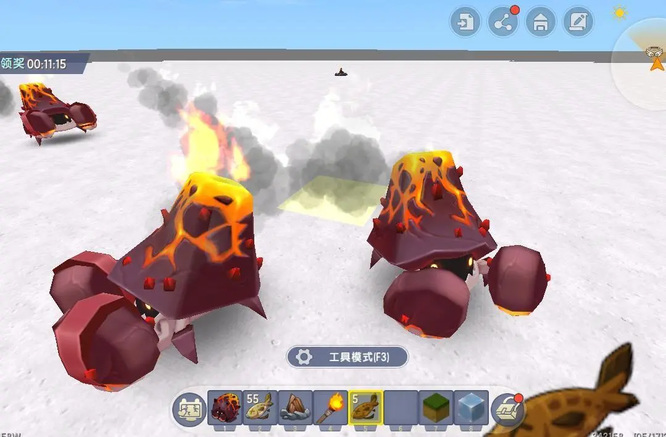Viewport: 666px width, 437px height.
Task: Select the grass block hotbar slot
Action: coord(435,407)
